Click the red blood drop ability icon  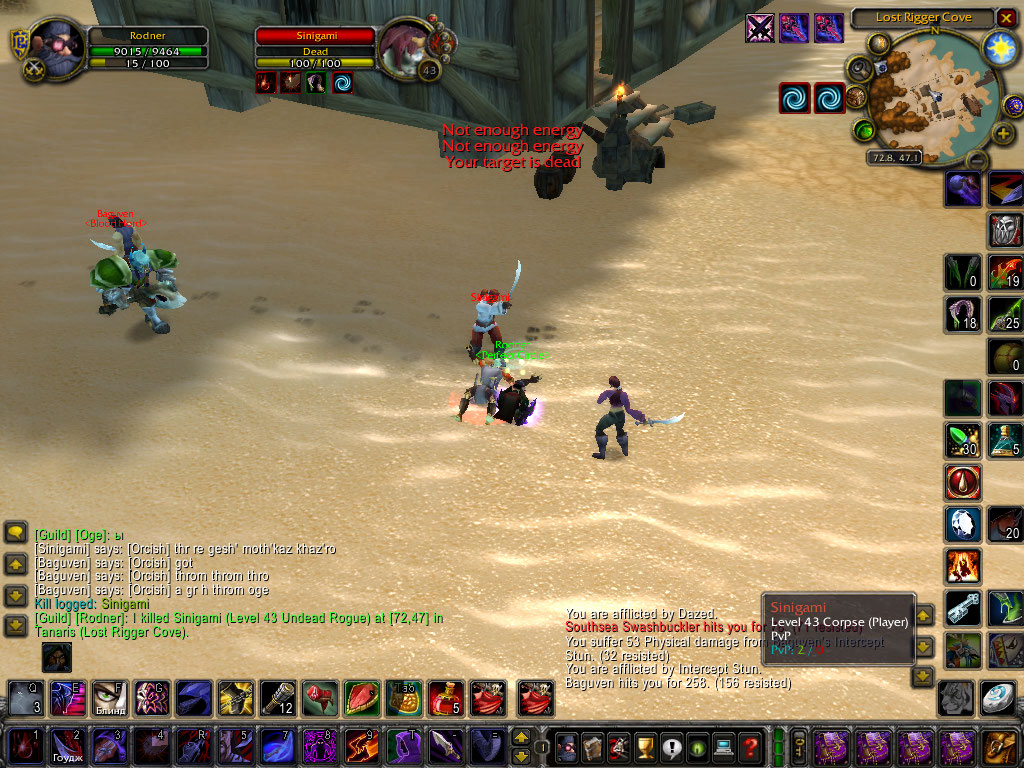(963, 482)
